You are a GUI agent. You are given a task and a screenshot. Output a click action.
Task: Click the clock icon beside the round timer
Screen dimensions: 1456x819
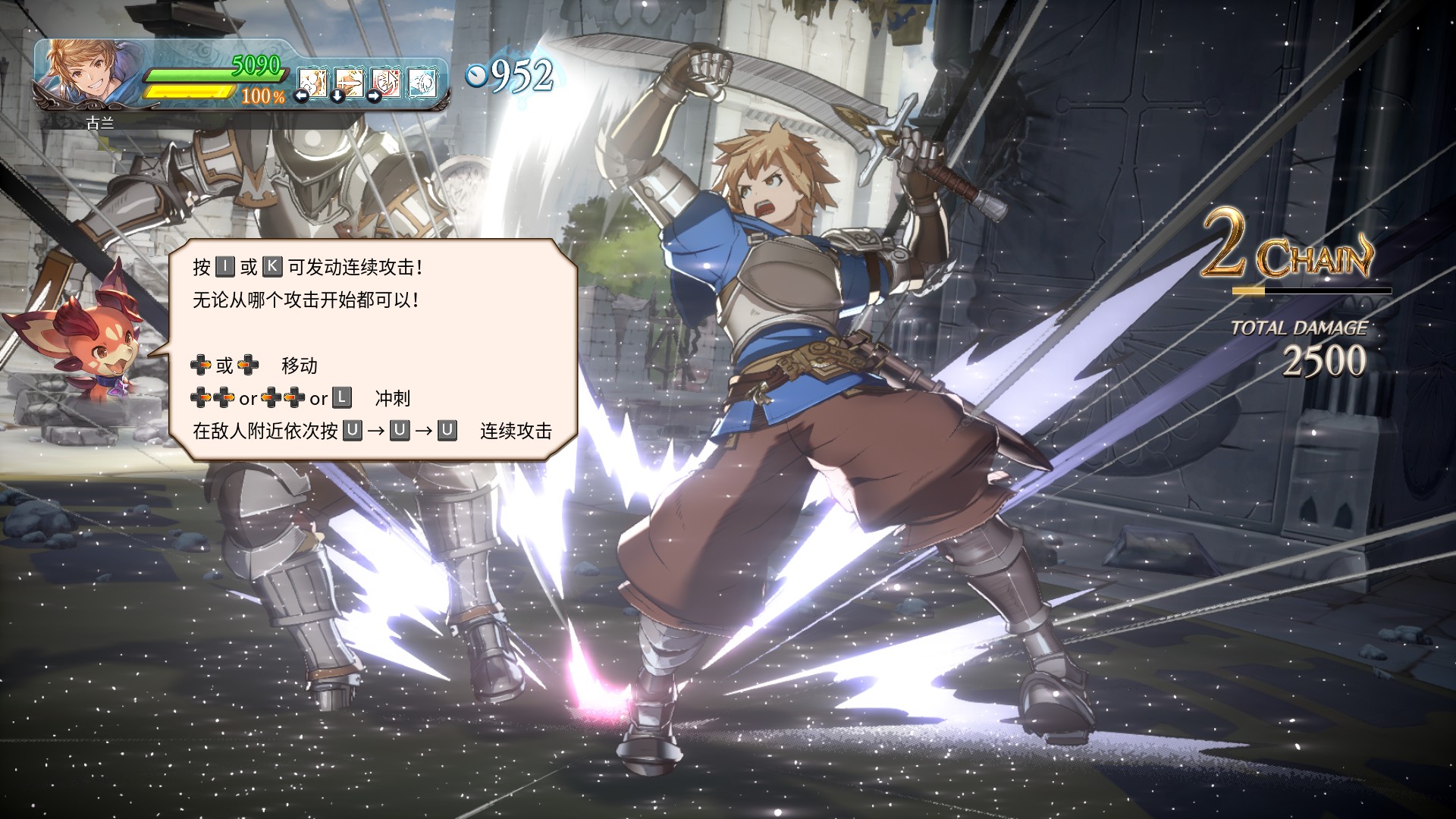coord(476,75)
